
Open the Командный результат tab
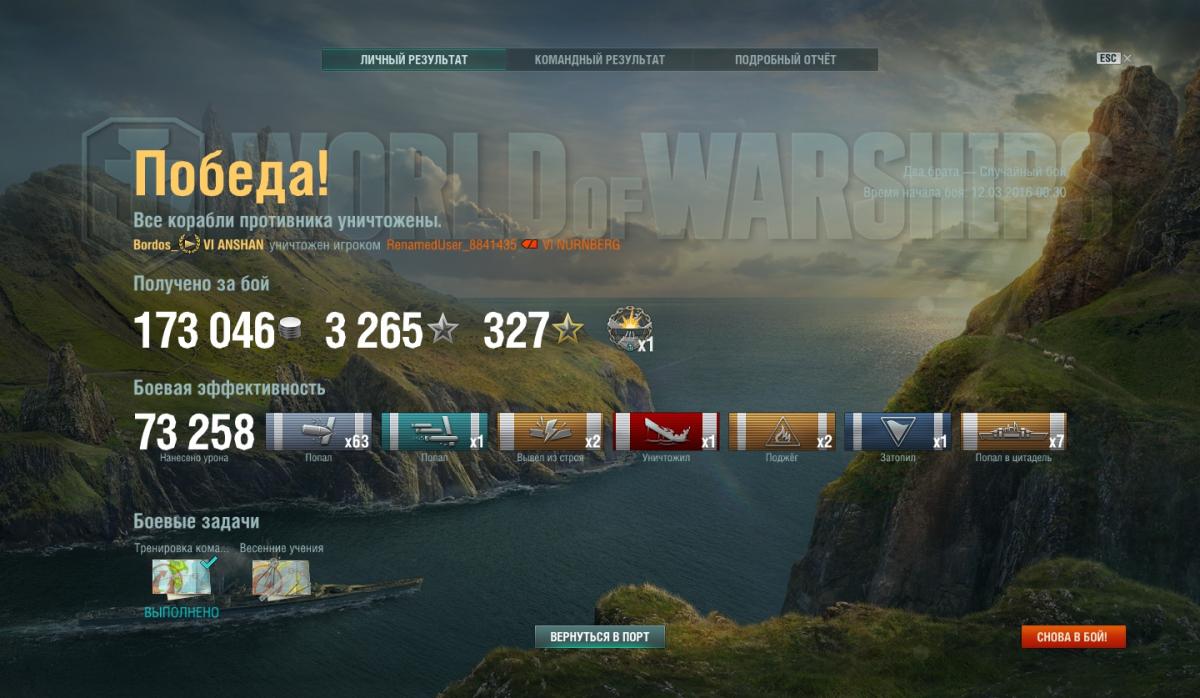(599, 60)
